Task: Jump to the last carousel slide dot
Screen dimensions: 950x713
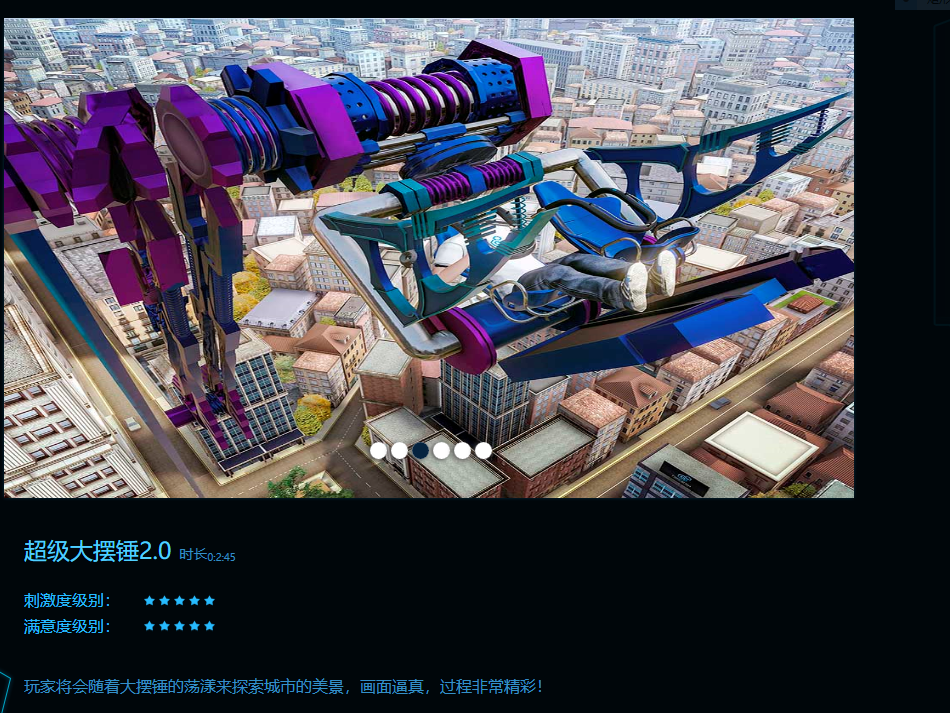Action: click(483, 450)
